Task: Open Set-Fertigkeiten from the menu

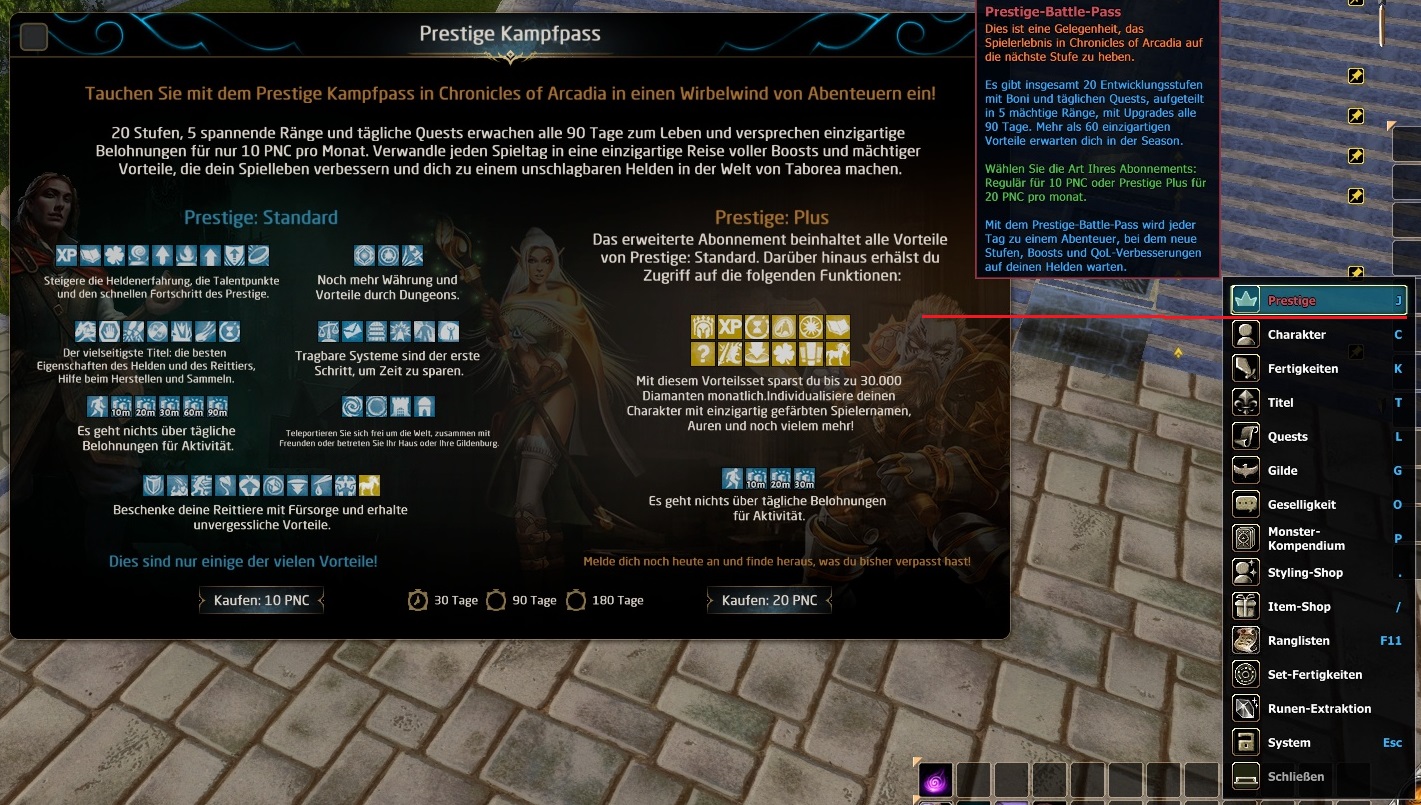Action: click(x=1318, y=674)
